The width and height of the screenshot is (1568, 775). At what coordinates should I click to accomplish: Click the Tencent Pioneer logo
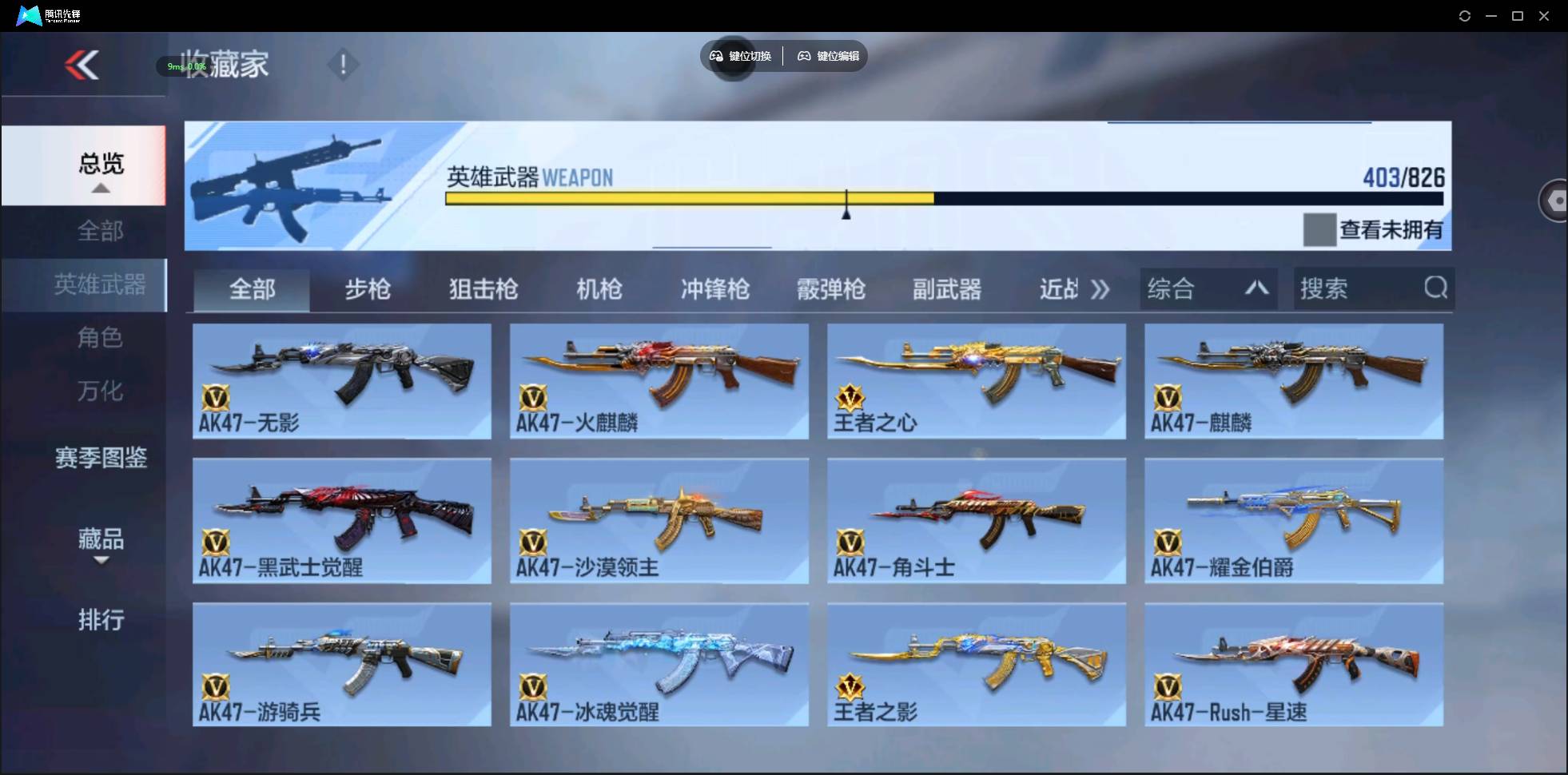[27, 14]
